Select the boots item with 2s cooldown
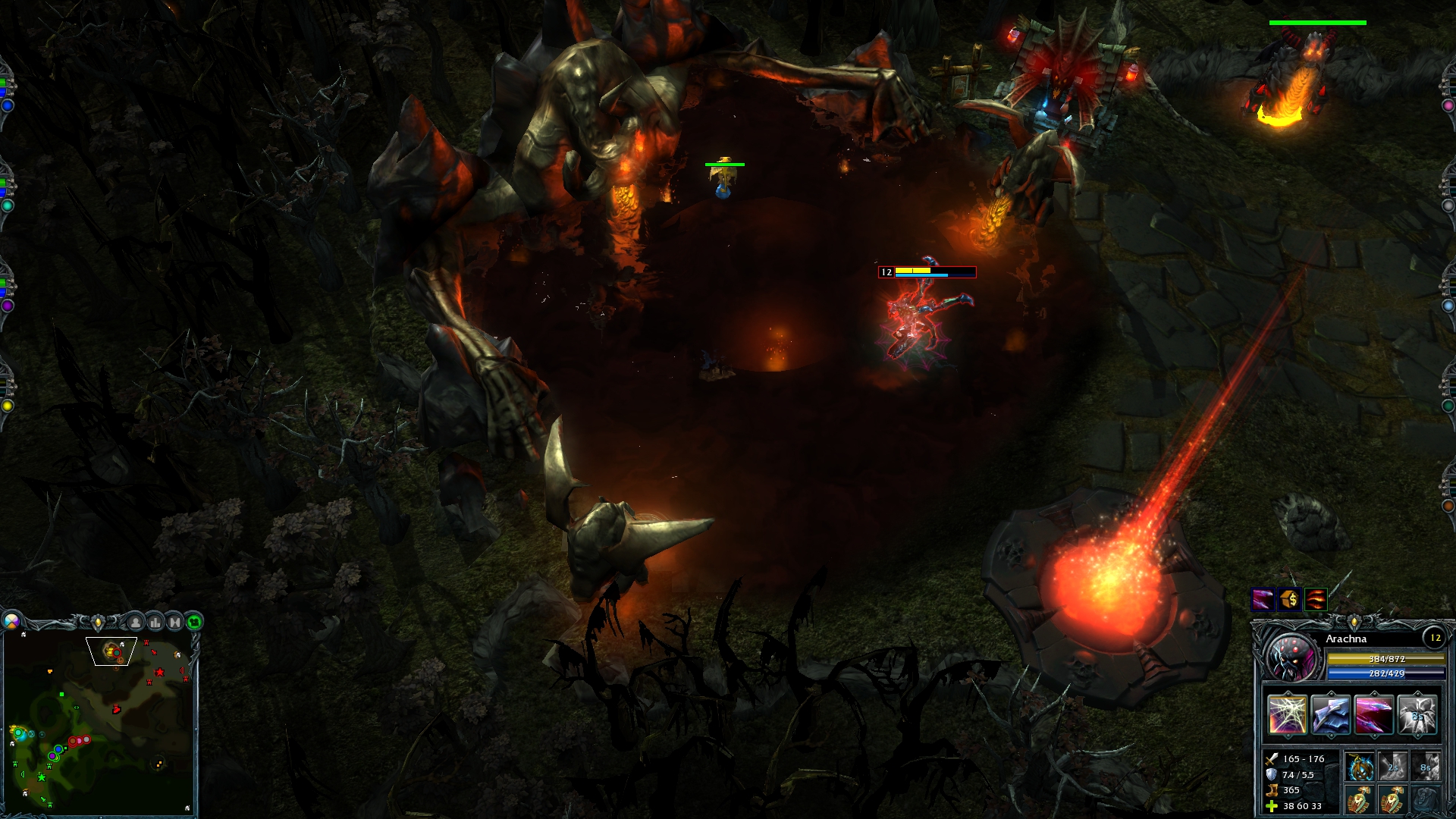Viewport: 1456px width, 819px height. click(1393, 767)
